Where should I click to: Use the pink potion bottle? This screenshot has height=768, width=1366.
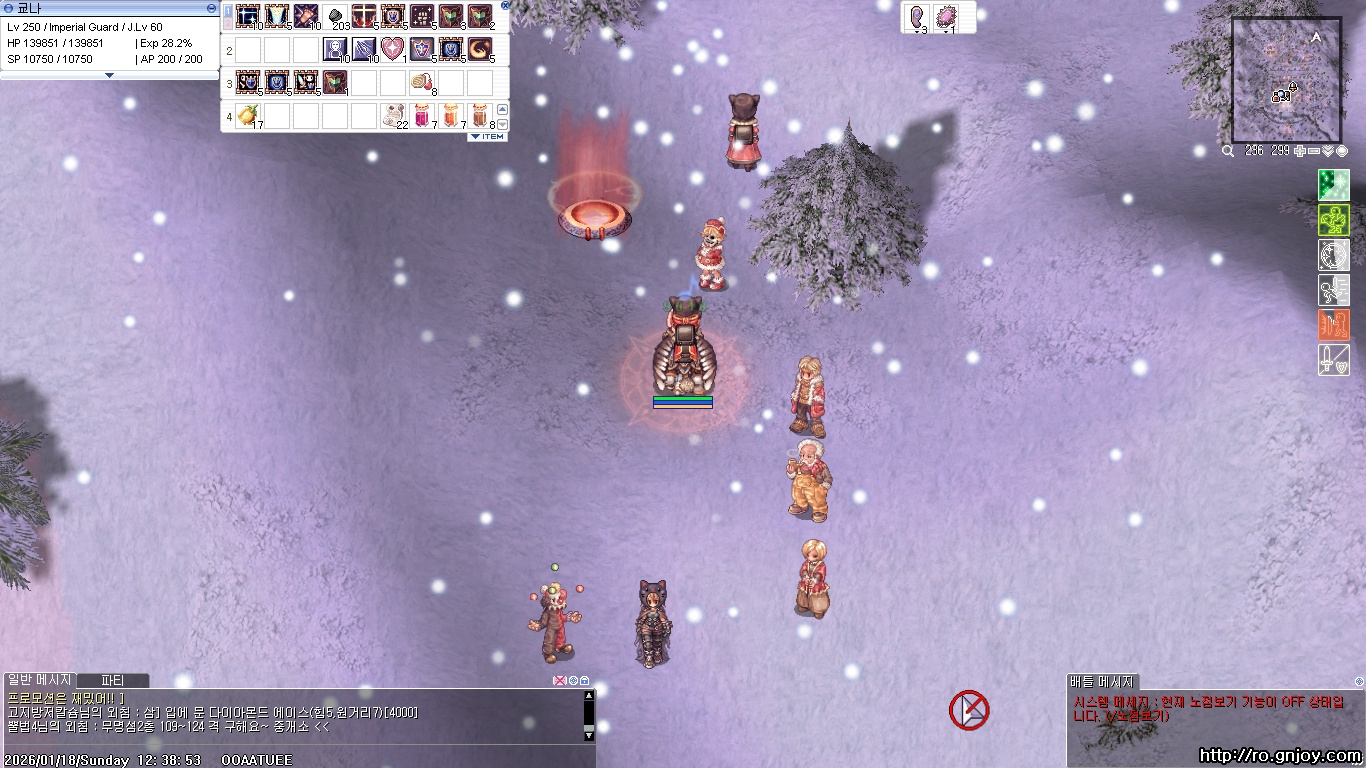(x=422, y=115)
